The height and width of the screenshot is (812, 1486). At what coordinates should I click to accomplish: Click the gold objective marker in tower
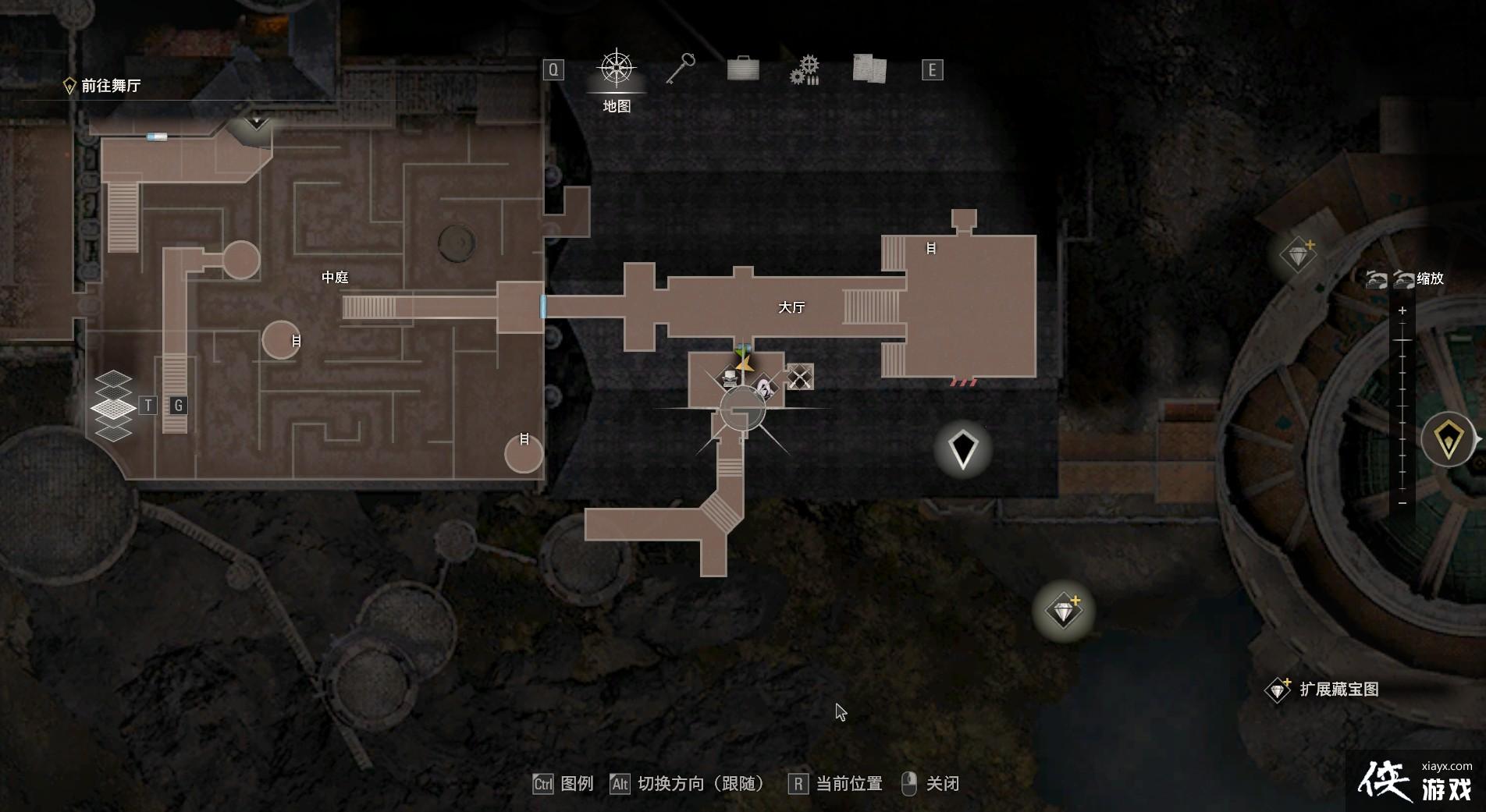click(x=1449, y=440)
